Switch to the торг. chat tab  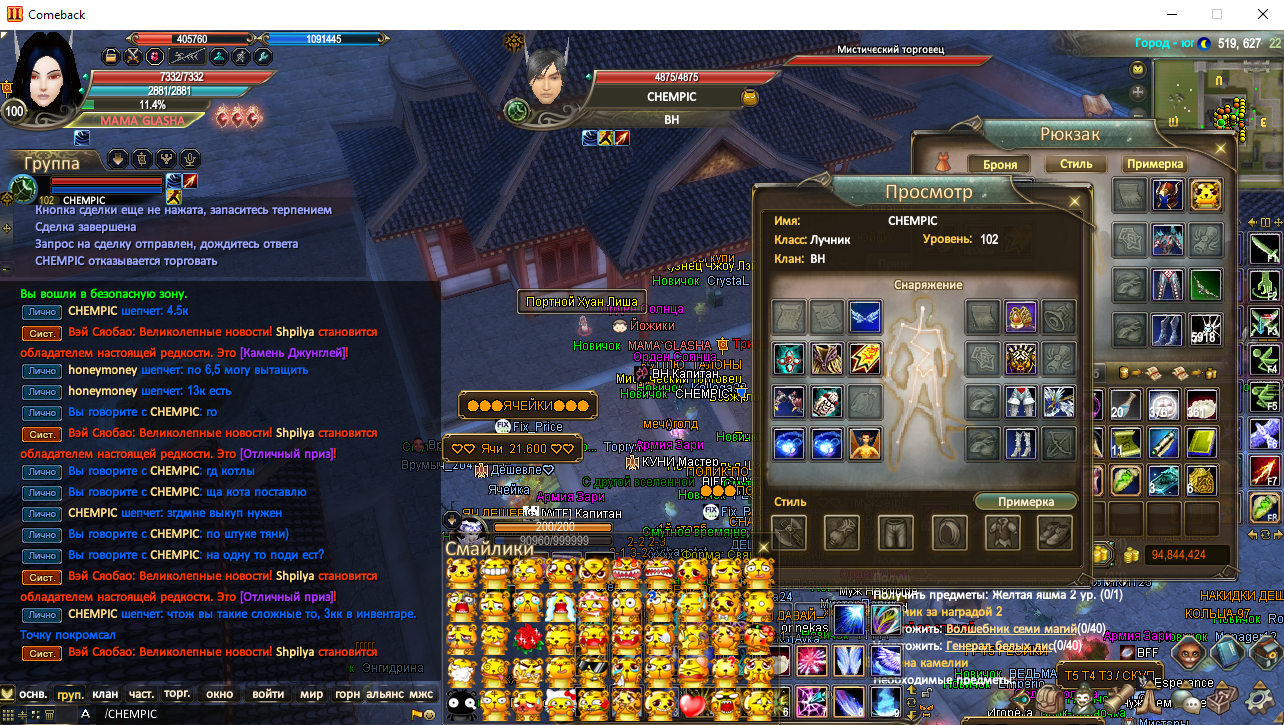pyautogui.click(x=177, y=694)
